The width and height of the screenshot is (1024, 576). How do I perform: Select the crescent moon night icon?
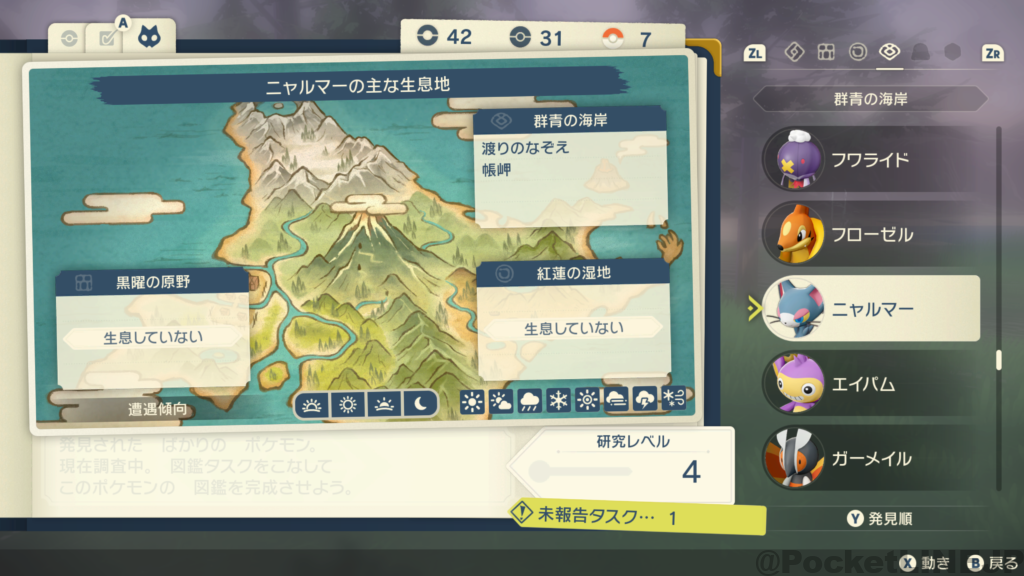(421, 404)
